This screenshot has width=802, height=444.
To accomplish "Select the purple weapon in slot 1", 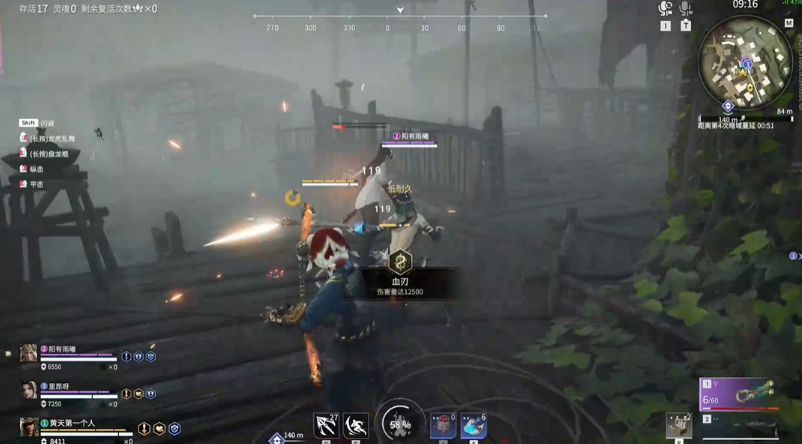I will click(x=738, y=393).
